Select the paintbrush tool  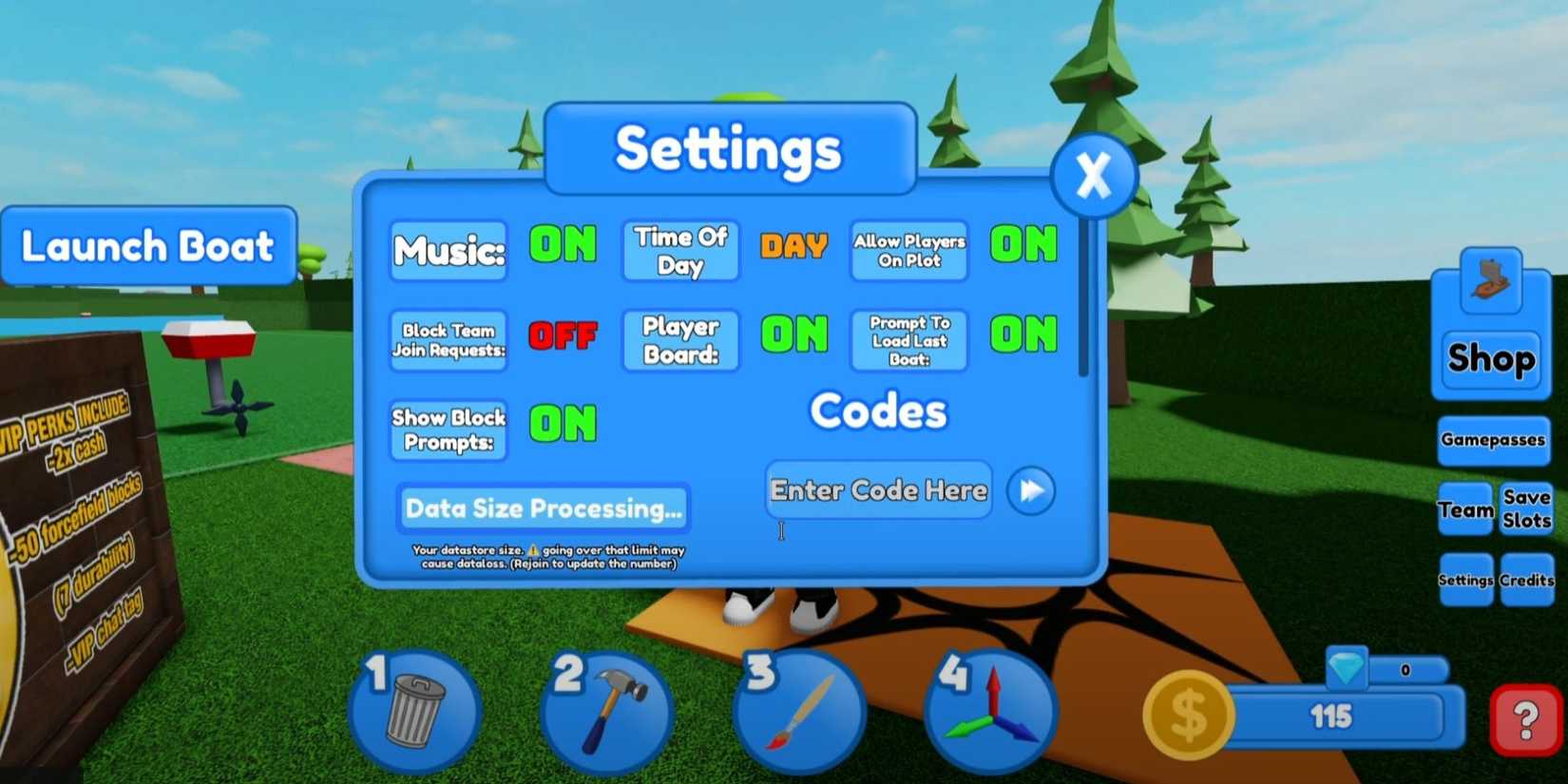(x=798, y=711)
